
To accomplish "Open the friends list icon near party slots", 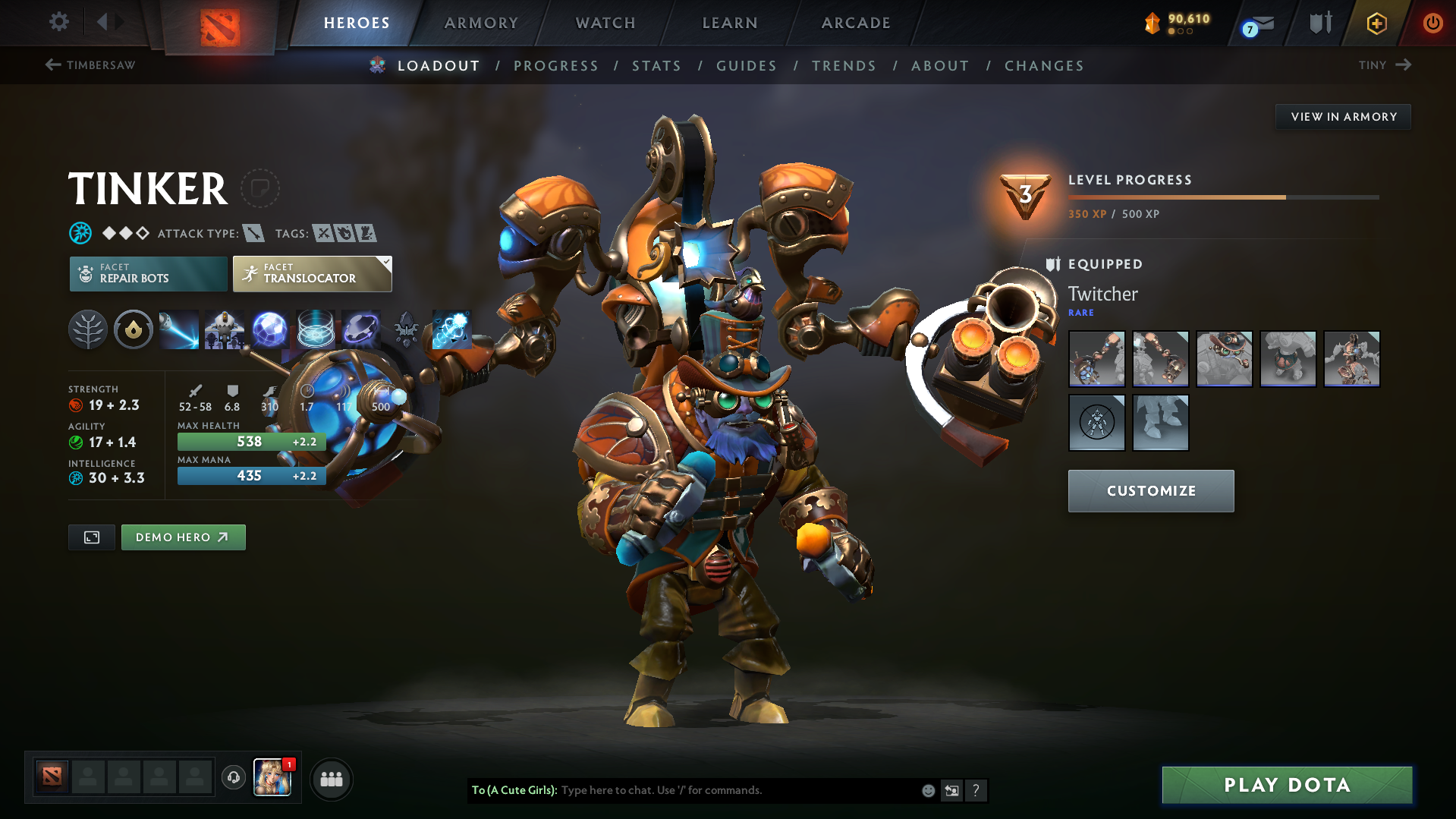I will [332, 779].
